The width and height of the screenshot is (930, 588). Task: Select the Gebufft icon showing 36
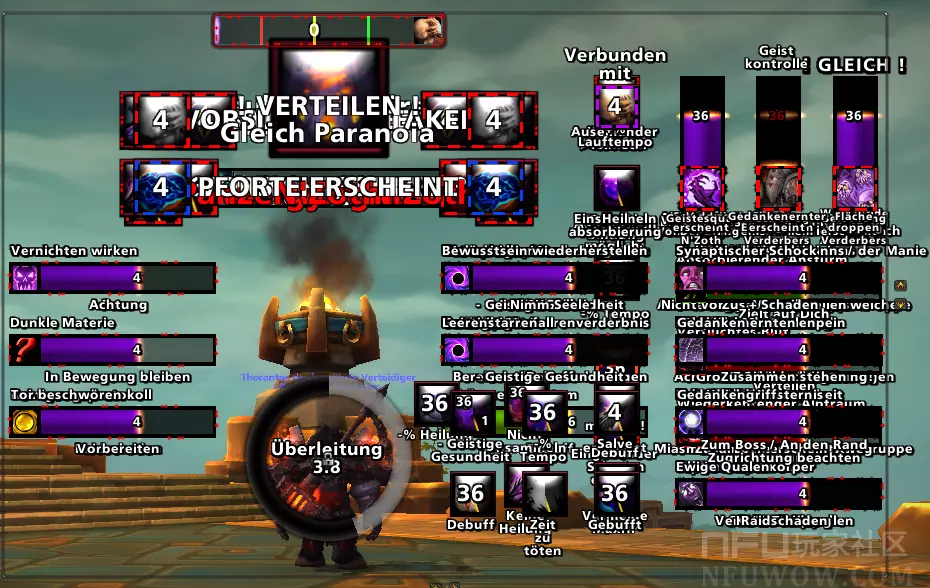615,492
